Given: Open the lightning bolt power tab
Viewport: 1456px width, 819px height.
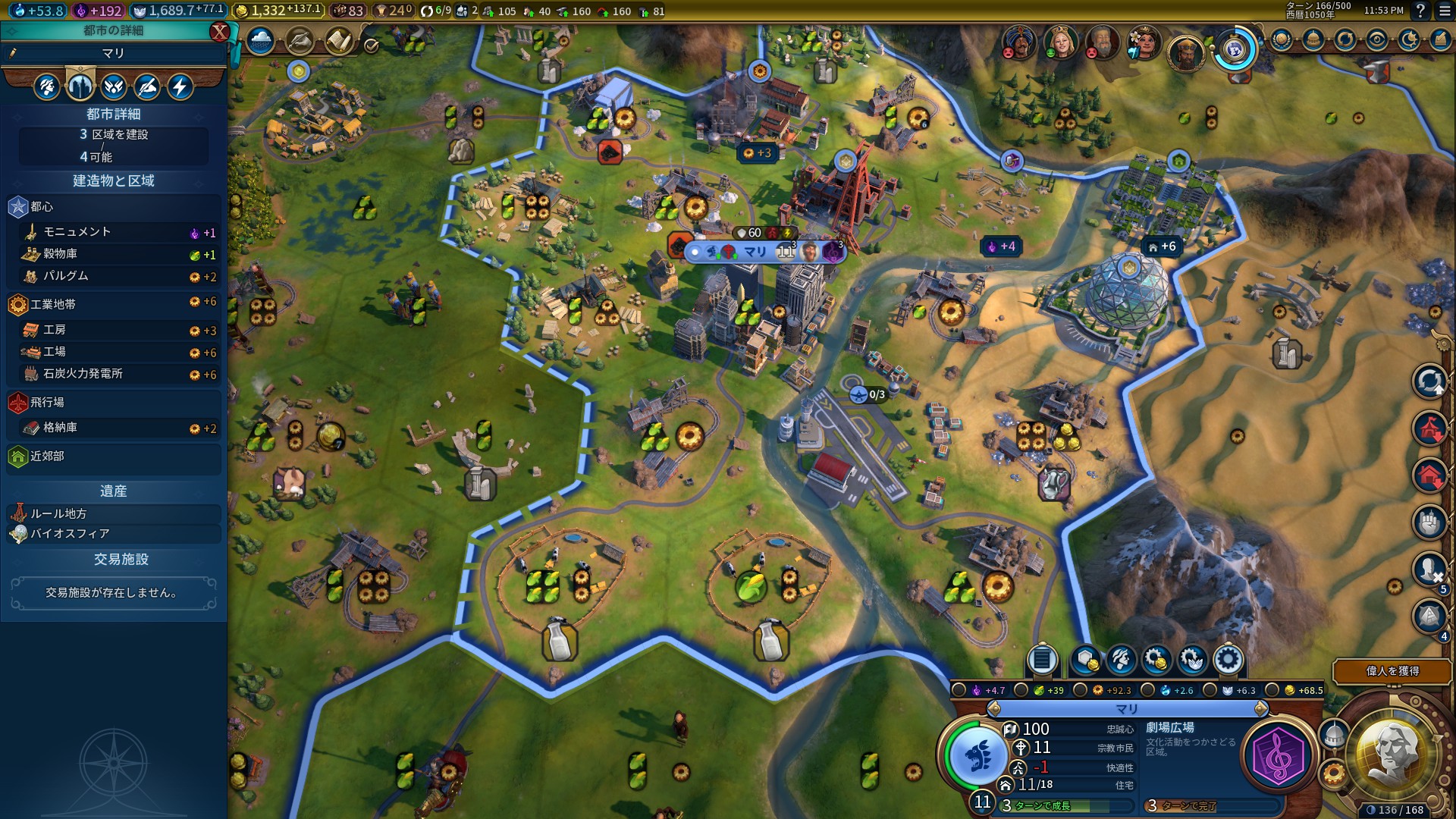Looking at the screenshot, I should (x=180, y=86).
